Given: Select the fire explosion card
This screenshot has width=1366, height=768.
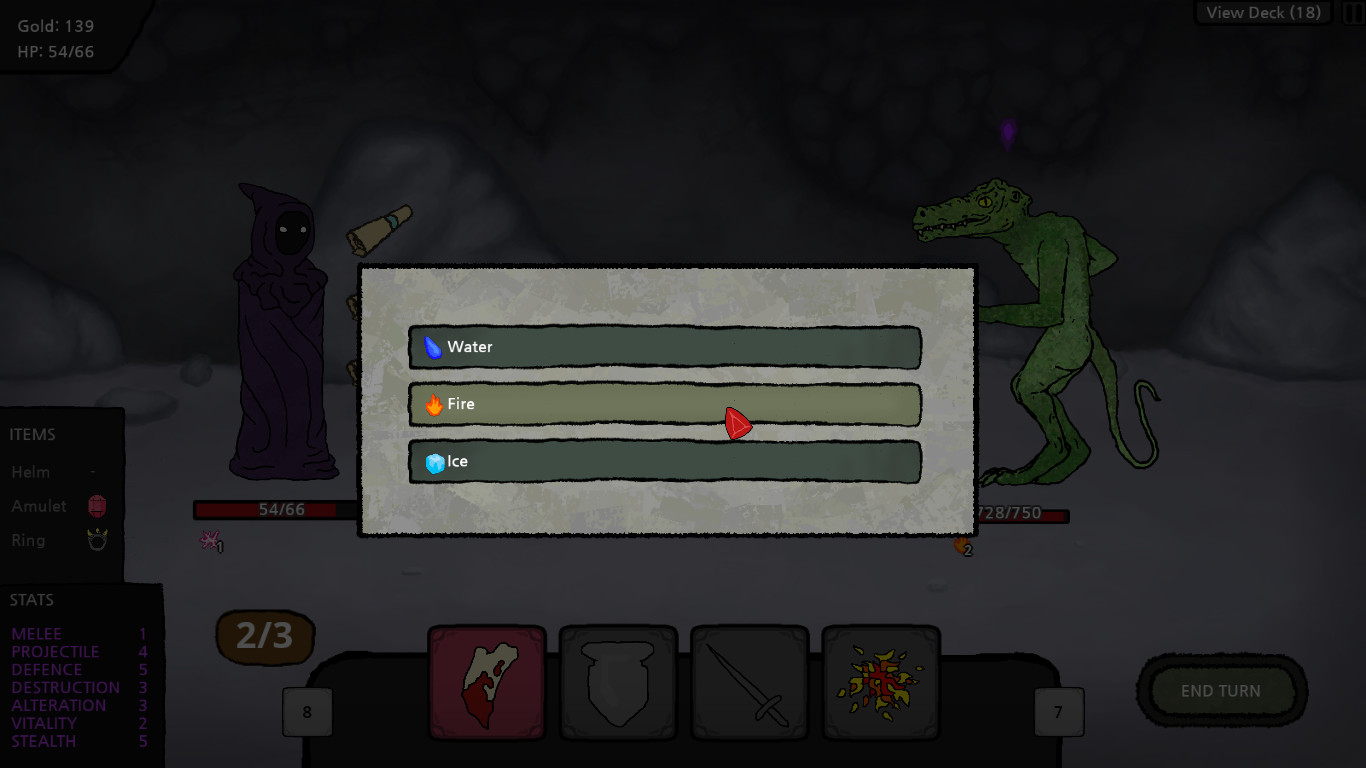Looking at the screenshot, I should pyautogui.click(x=881, y=684).
